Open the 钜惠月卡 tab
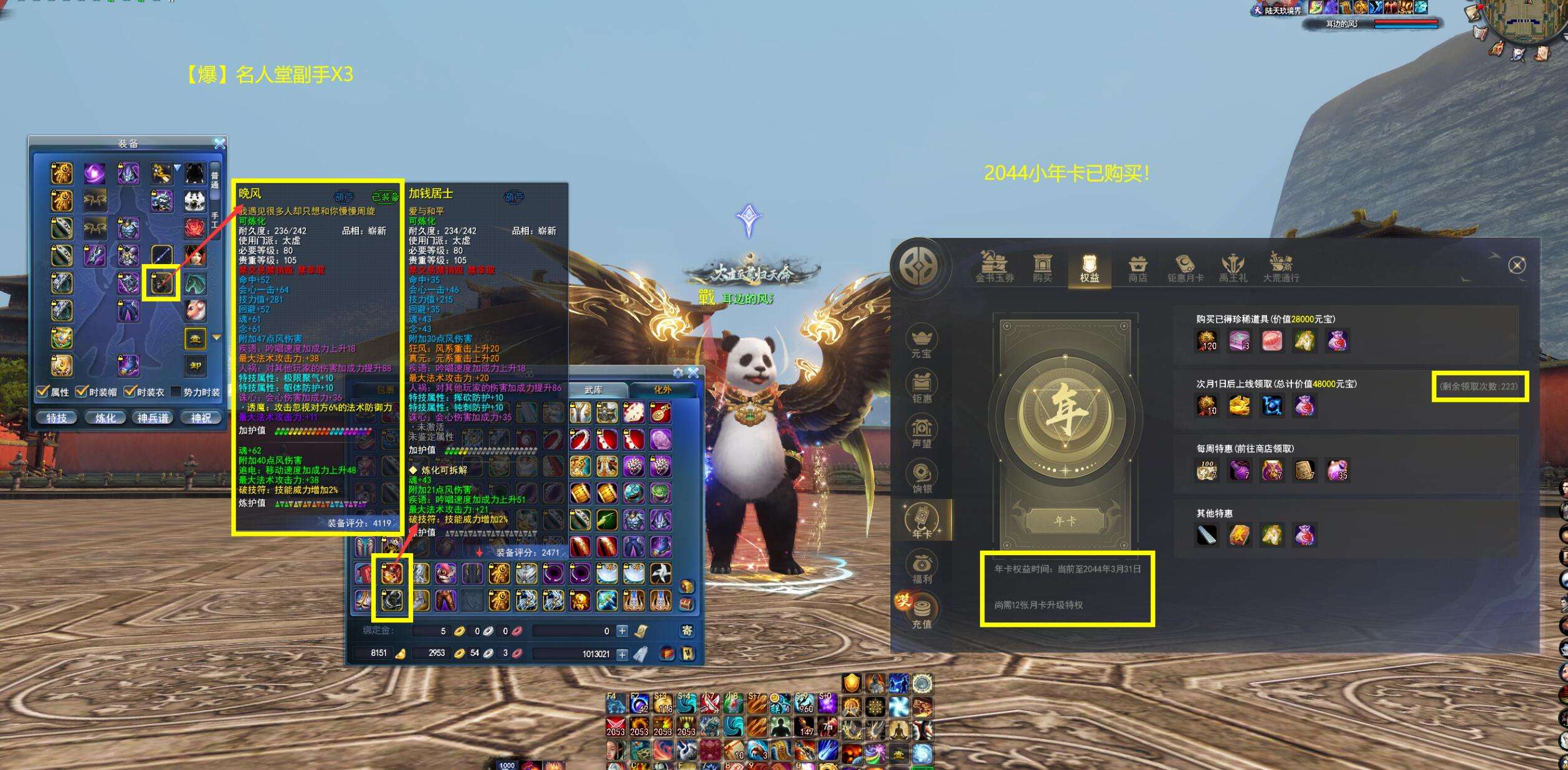Image resolution: width=1568 pixels, height=770 pixels. pos(1185,269)
